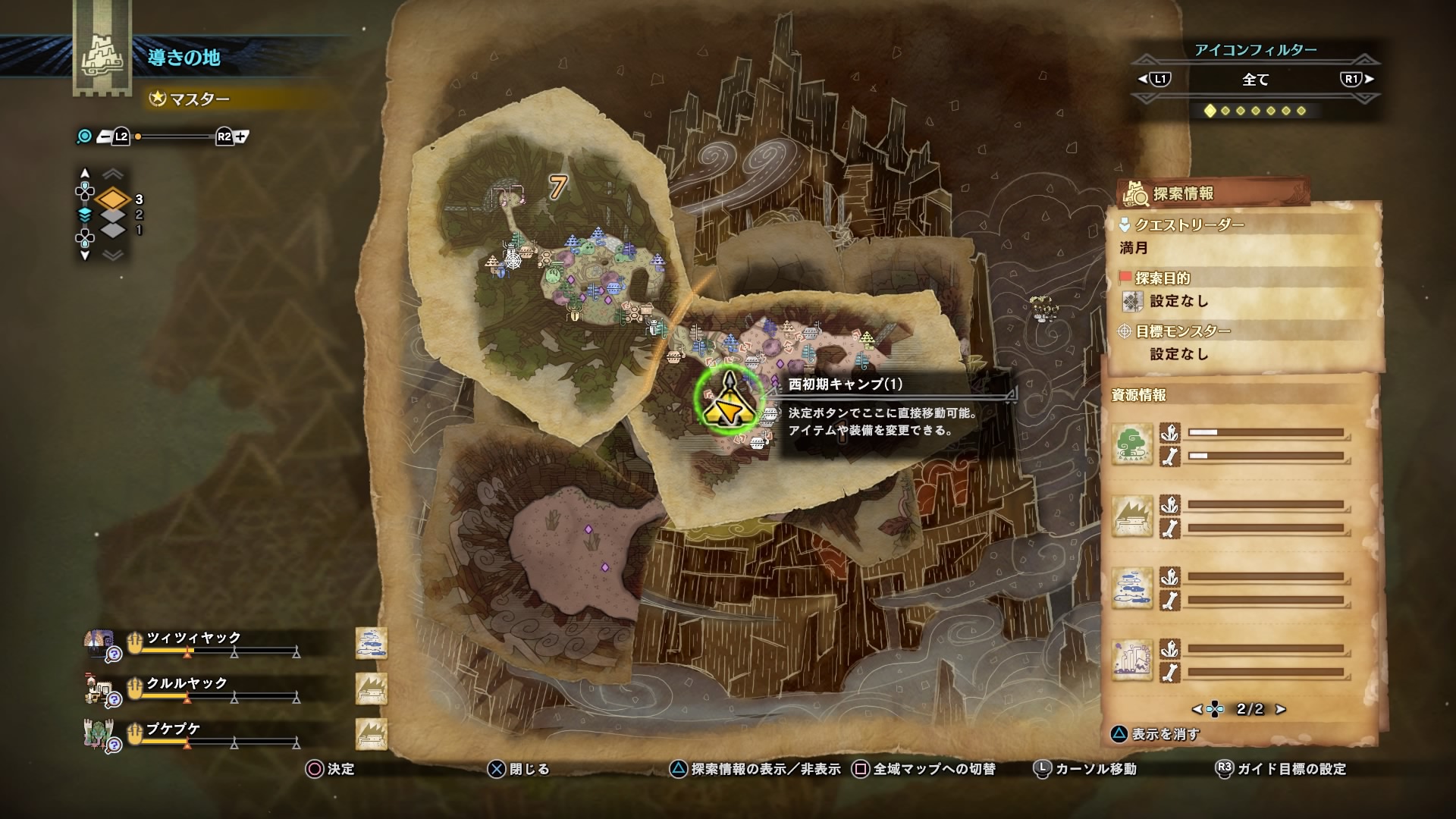This screenshot has height=819, width=1456.
Task: Select the wasteland region resource icon
Action: click(1132, 516)
